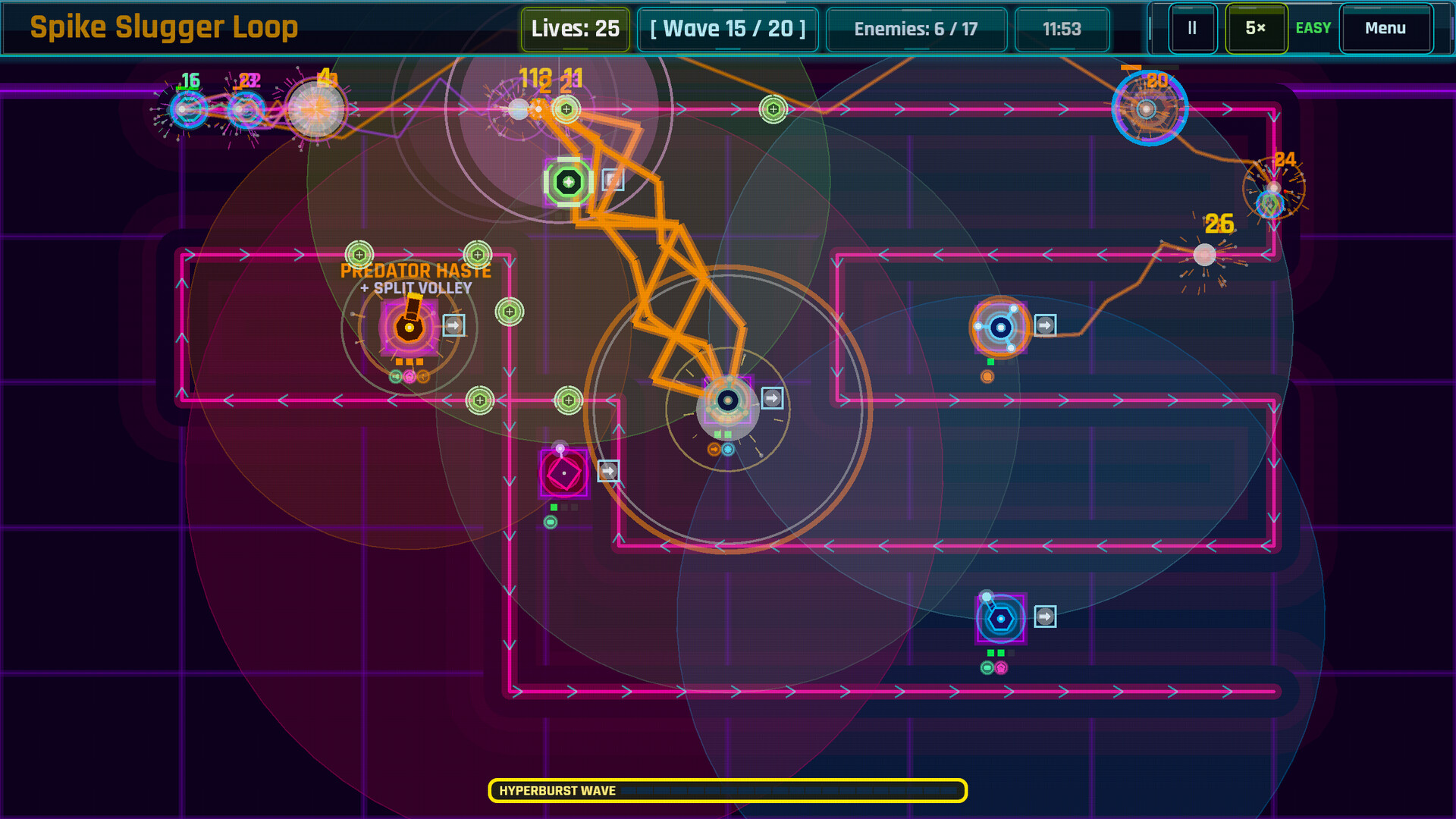Click the Wave 15 / 20 indicator
The width and height of the screenshot is (1456, 819).
pyautogui.click(x=727, y=29)
